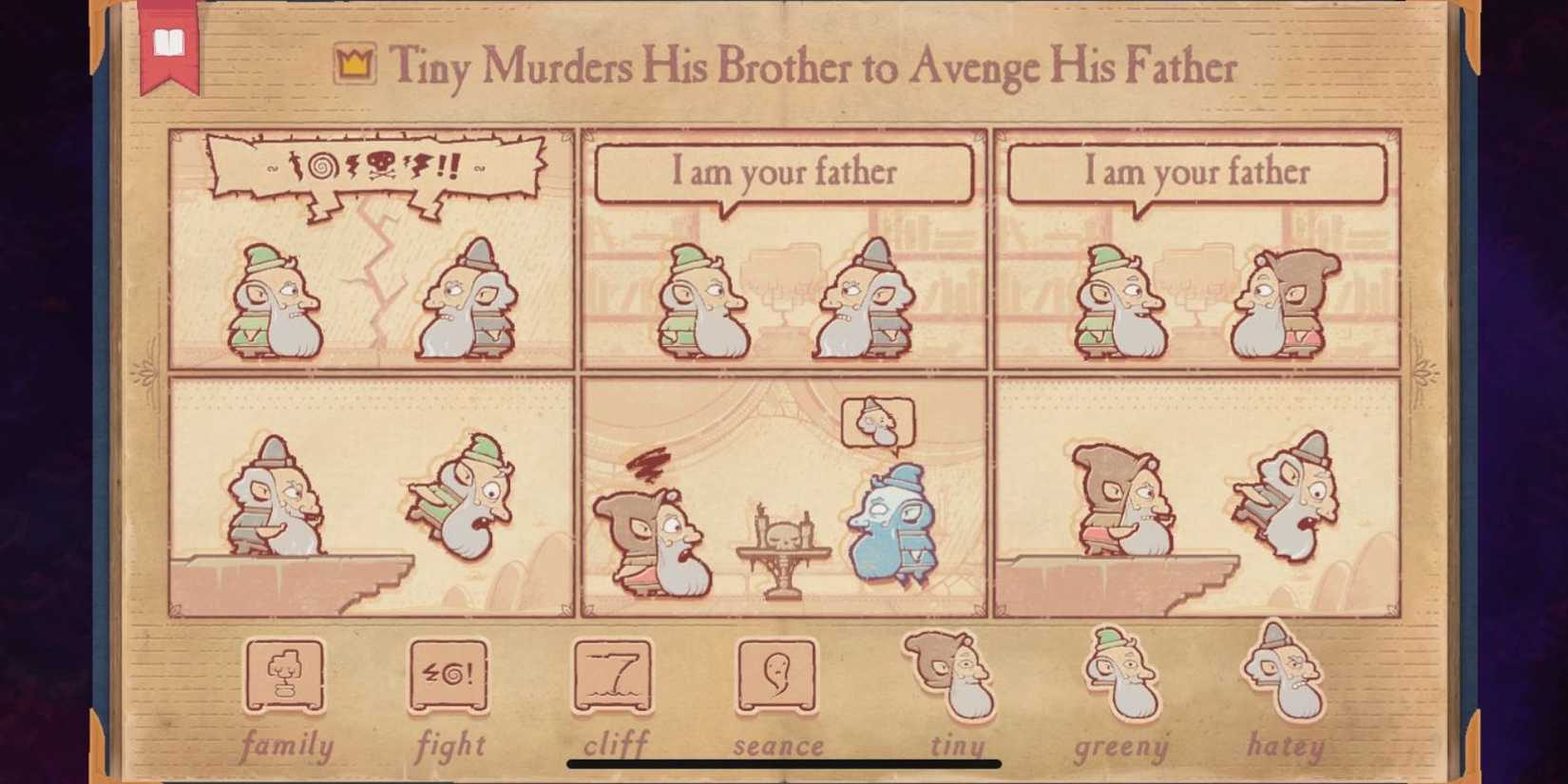Select the bottom-left cliff panel

371,494
